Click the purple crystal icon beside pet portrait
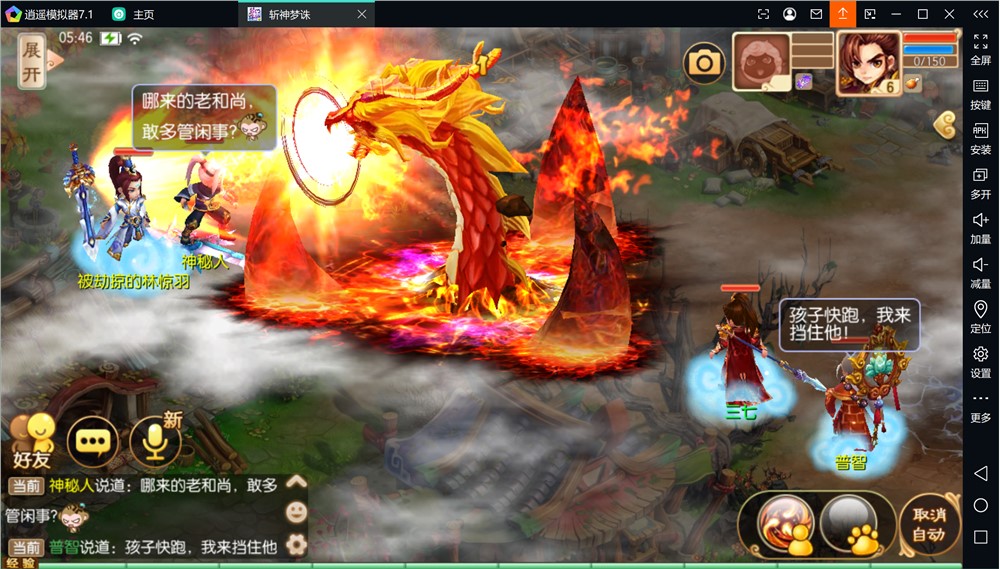This screenshot has width=1000, height=569. (803, 82)
